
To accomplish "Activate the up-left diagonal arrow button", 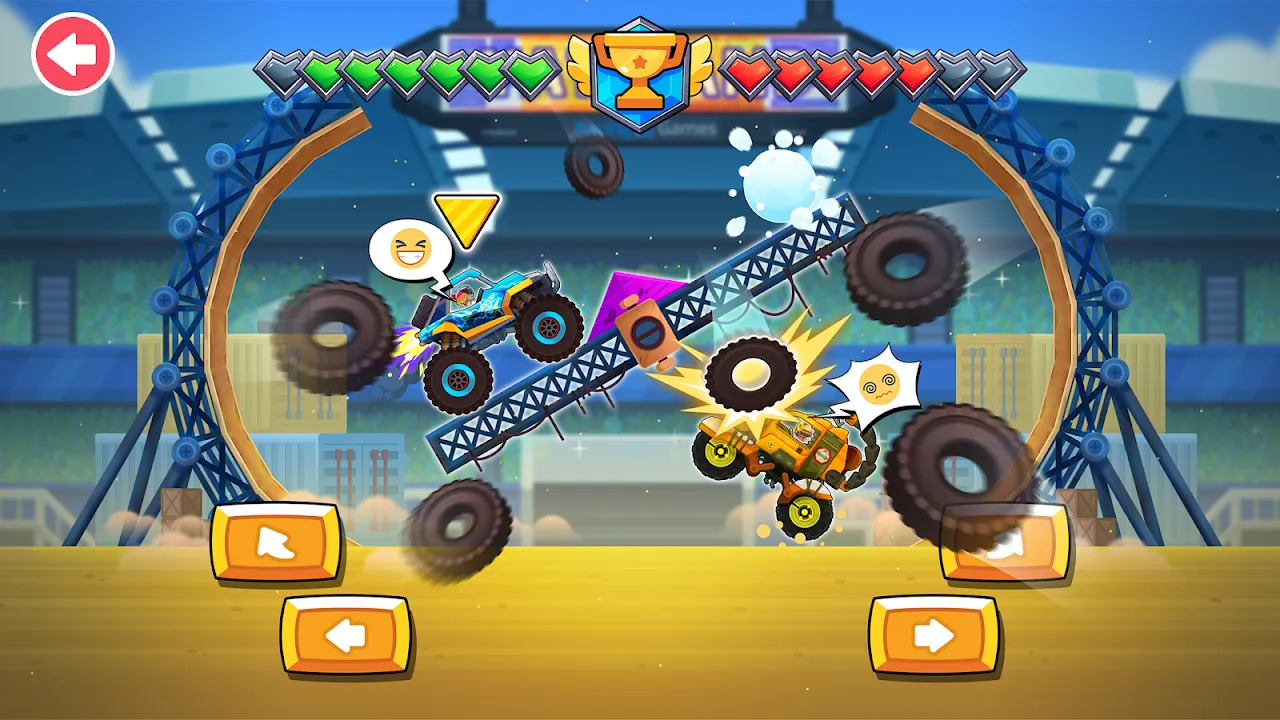I will (x=276, y=543).
